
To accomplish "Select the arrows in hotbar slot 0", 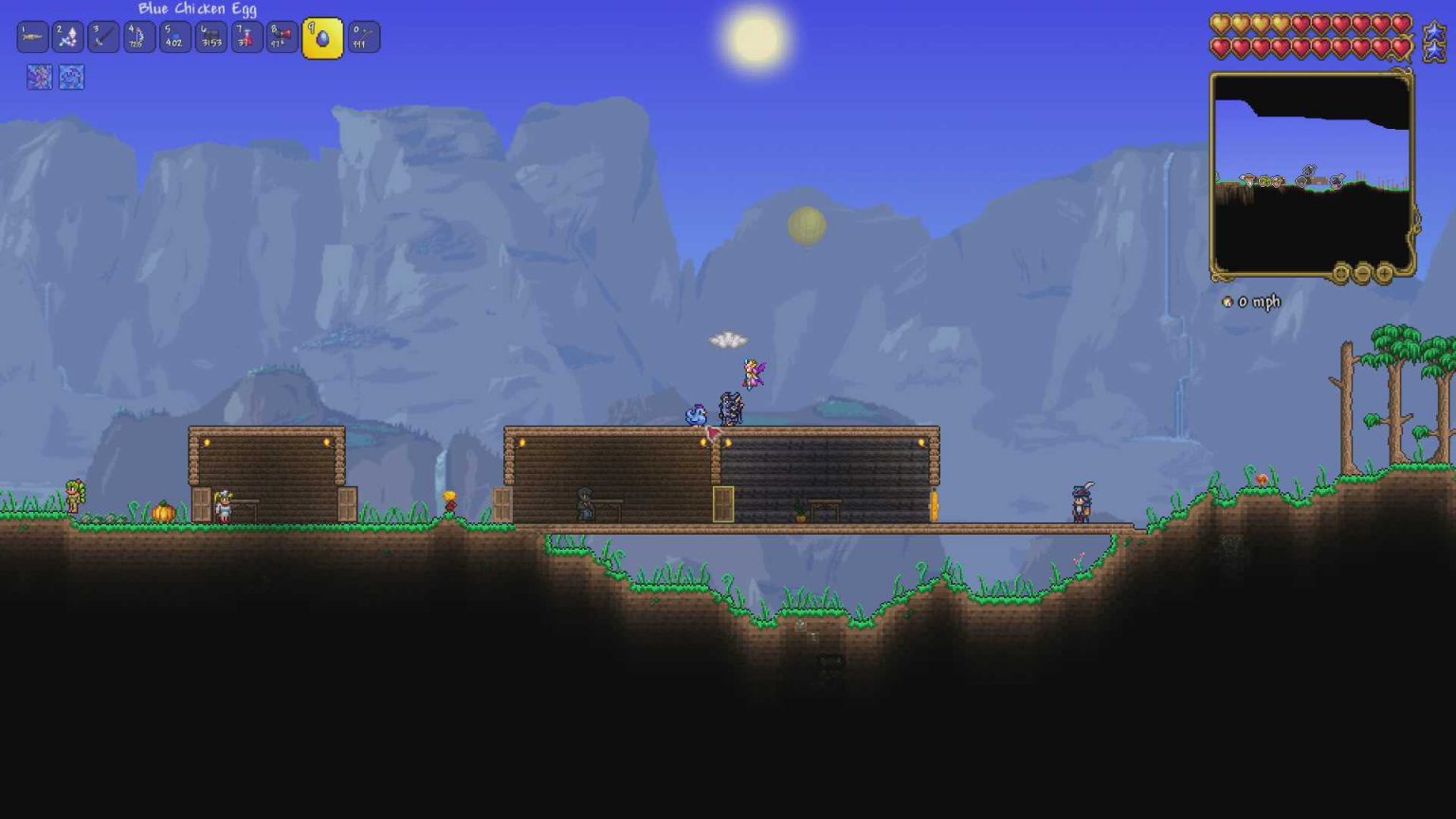I will [362, 37].
